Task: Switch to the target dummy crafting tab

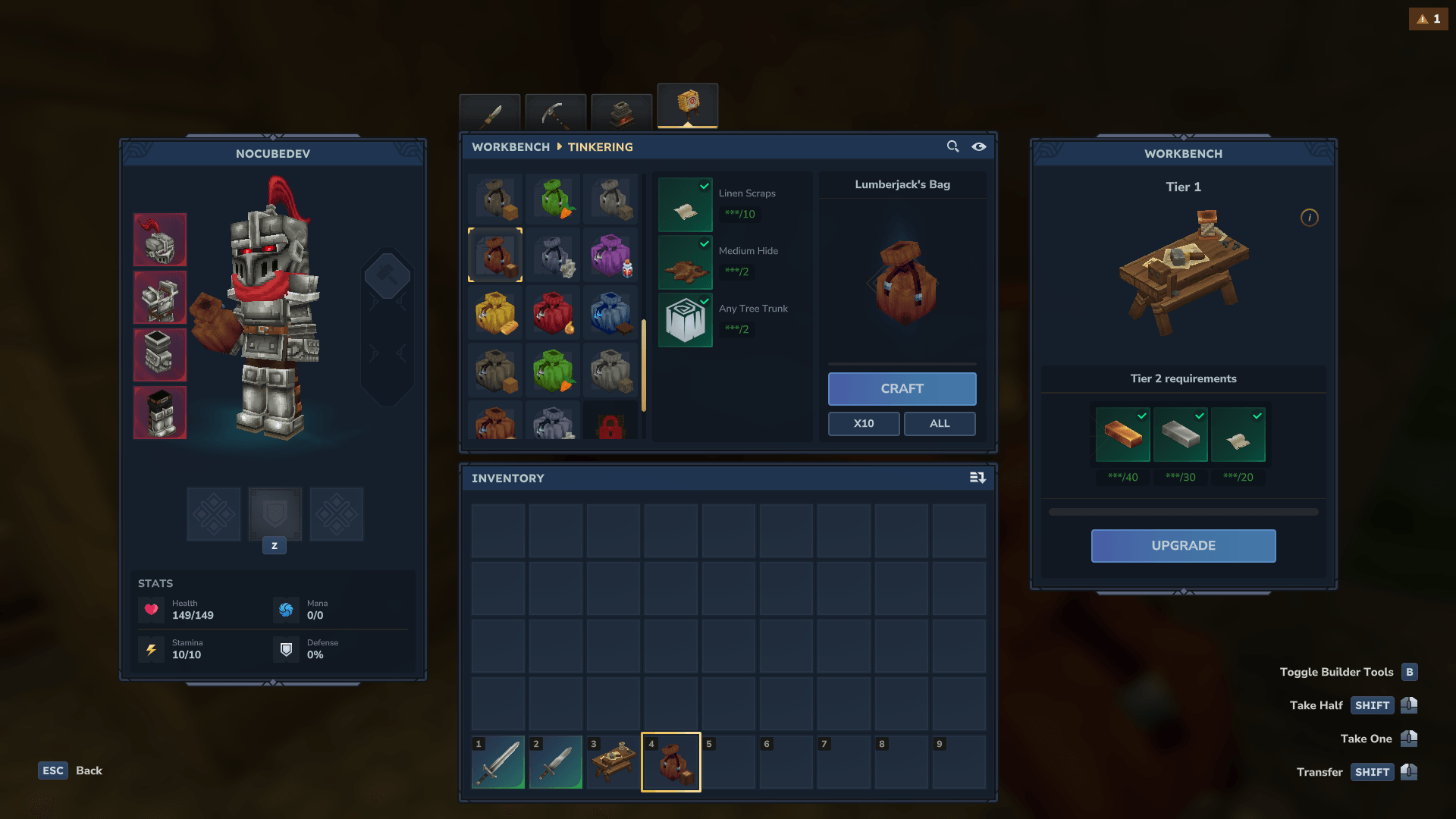Action: pos(688,106)
